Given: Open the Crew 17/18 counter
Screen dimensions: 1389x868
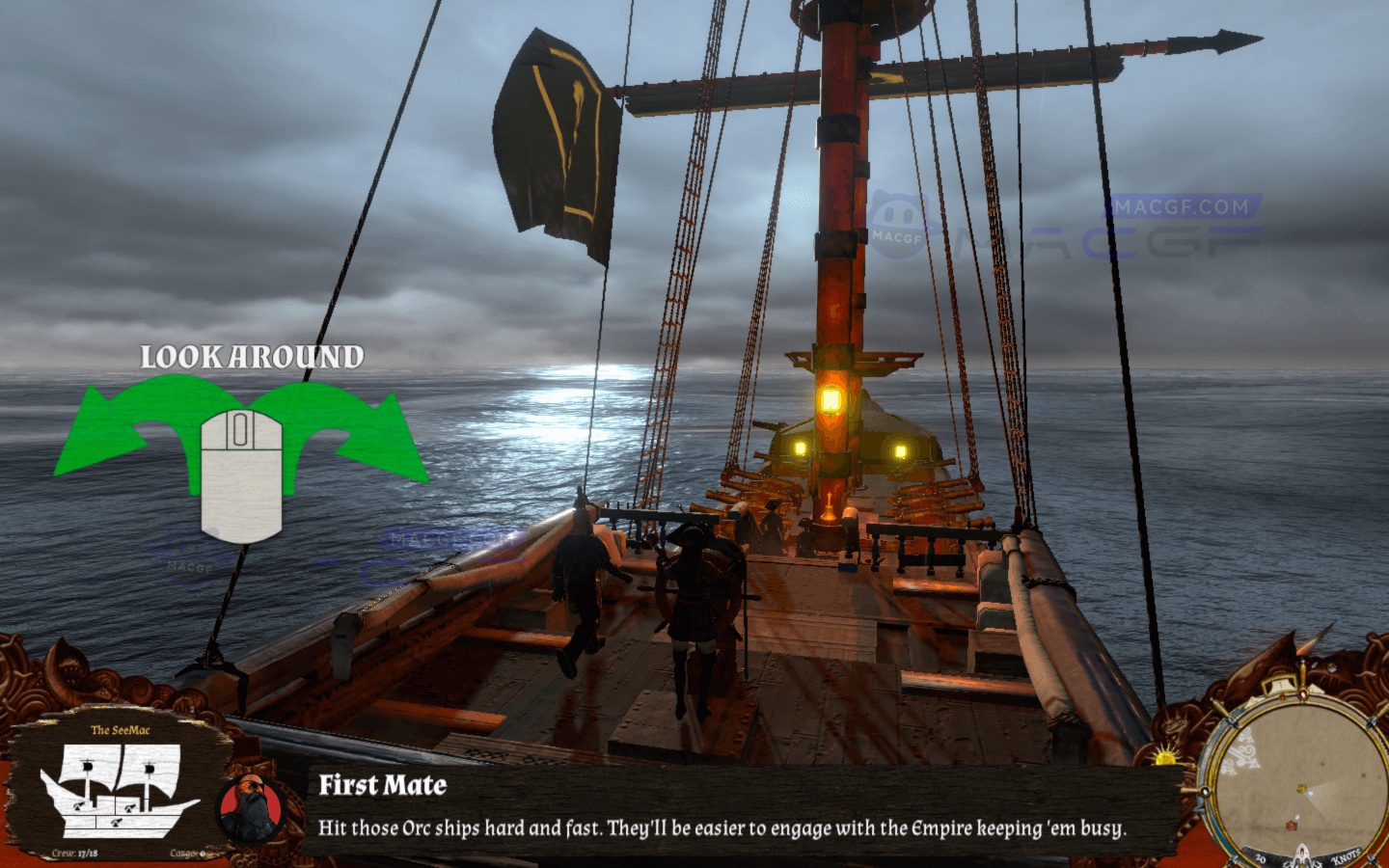Looking at the screenshot, I should click(x=75, y=854).
